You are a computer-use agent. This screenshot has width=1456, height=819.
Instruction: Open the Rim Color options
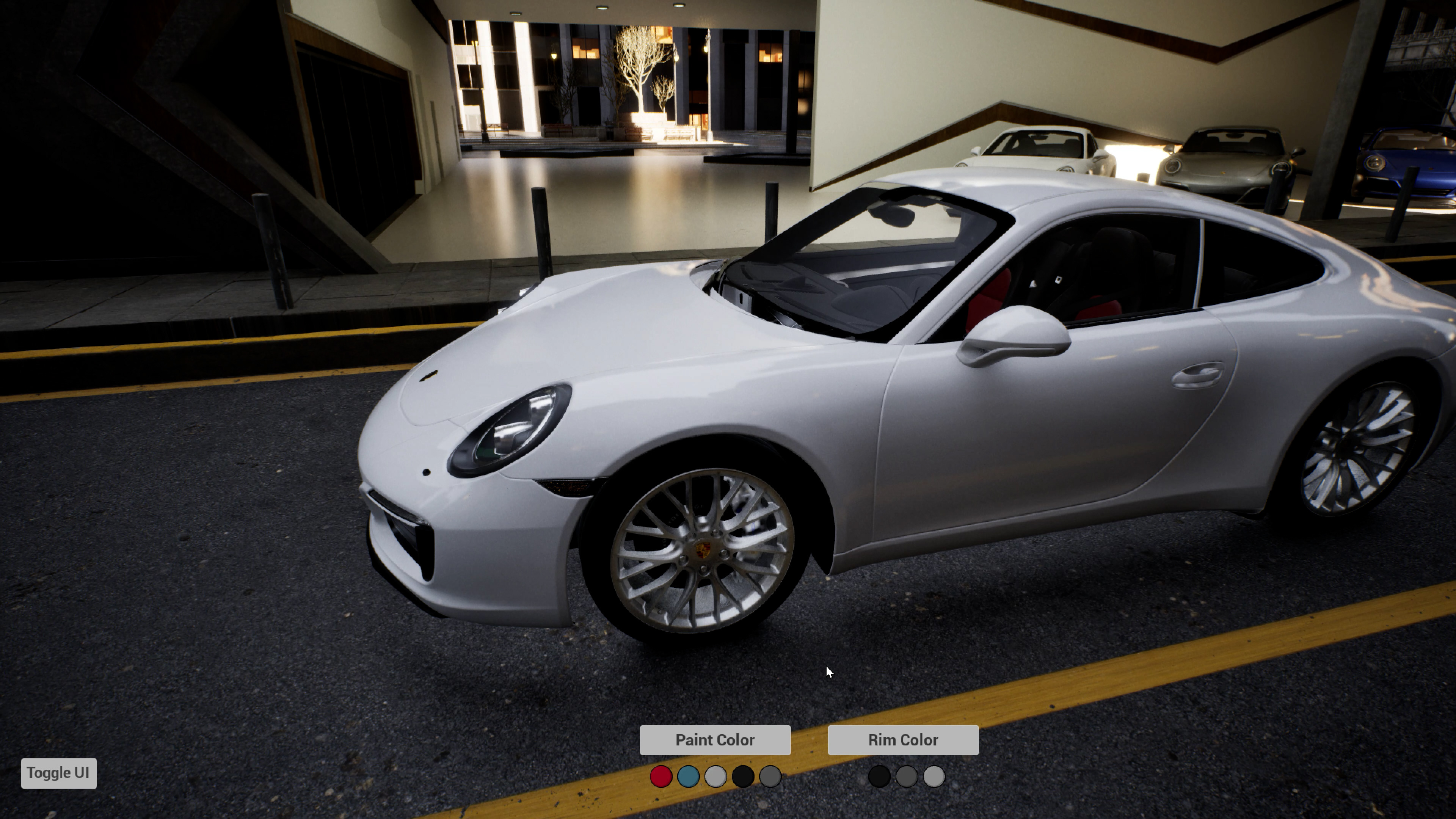[903, 740]
